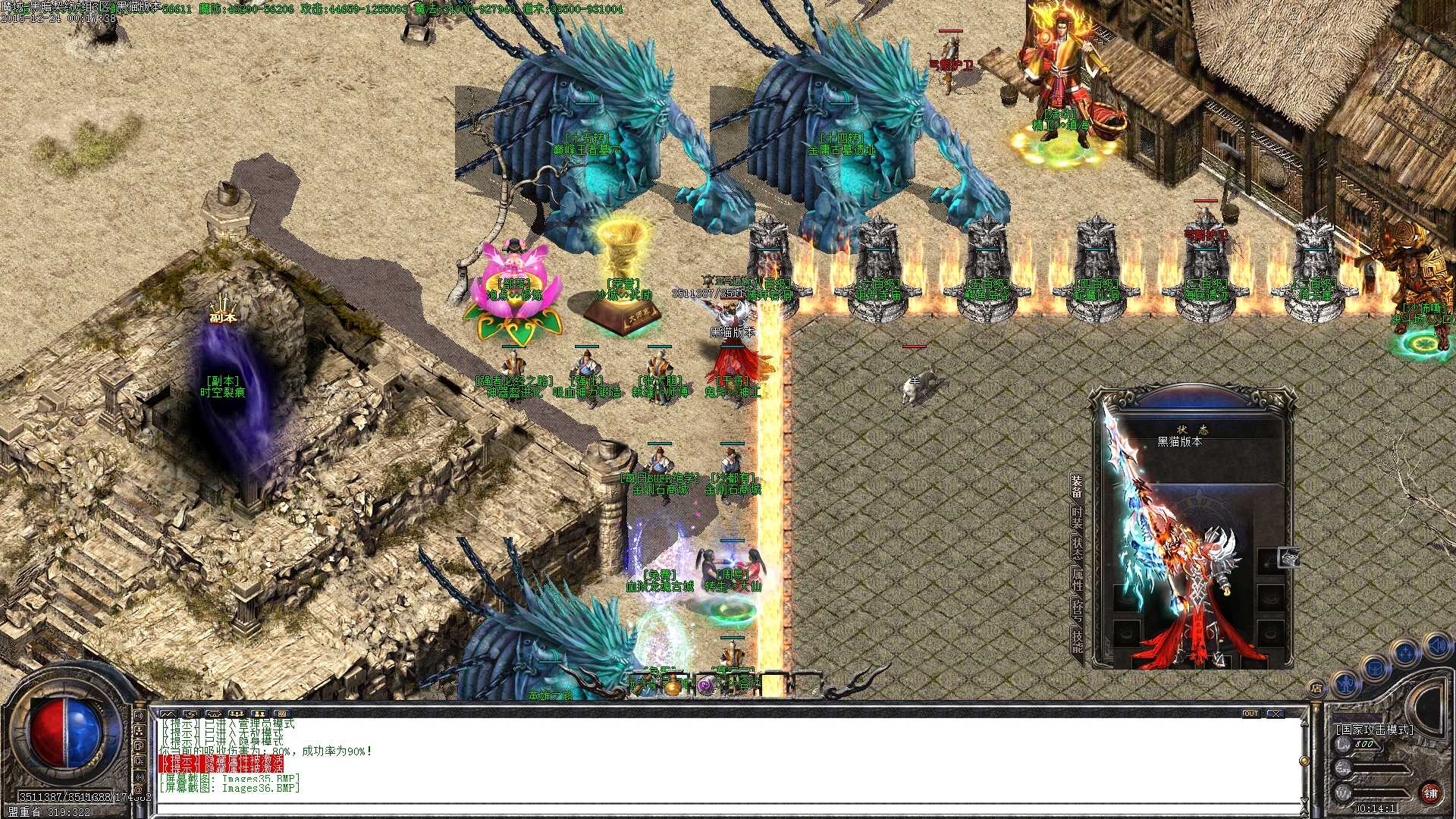Image resolution: width=1456 pixels, height=819 pixels.
Task: Toggle the 国家攻击模式 attack mode label
Action: (1375, 729)
